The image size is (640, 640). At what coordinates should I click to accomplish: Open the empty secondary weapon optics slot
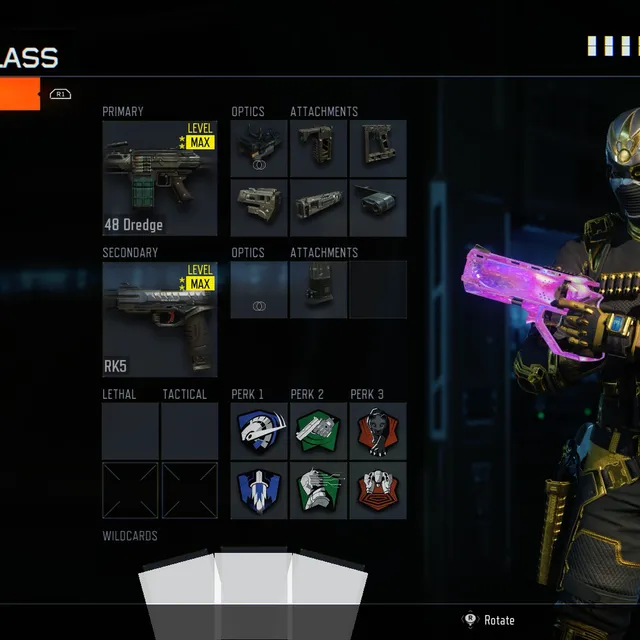click(259, 290)
